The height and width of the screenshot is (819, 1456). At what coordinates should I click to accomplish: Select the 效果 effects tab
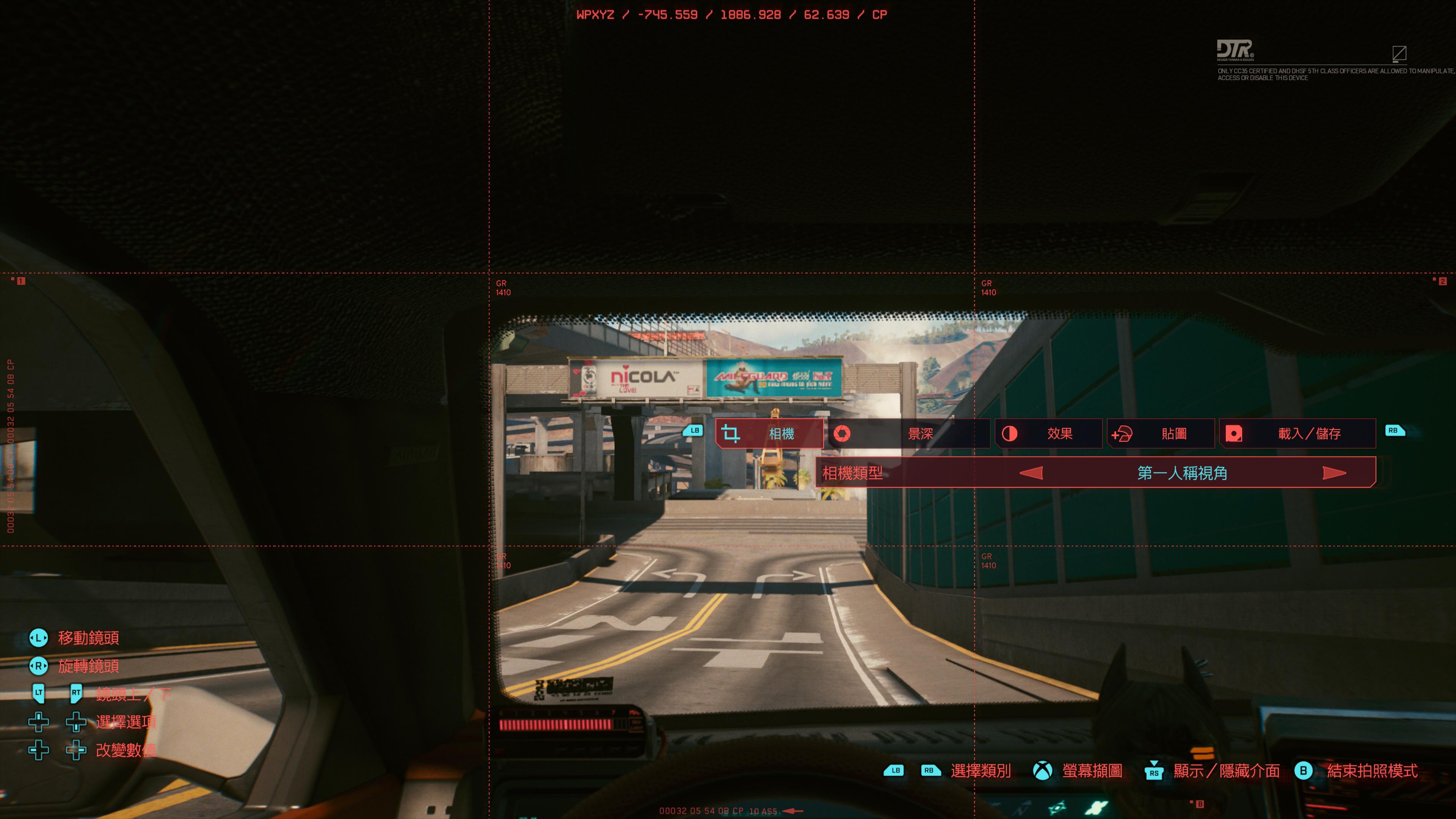[x=1048, y=433]
